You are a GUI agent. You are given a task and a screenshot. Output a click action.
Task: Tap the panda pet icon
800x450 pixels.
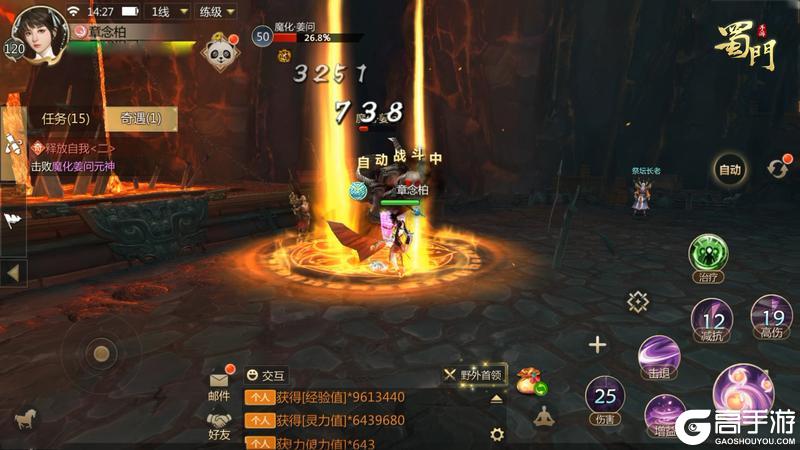[x=219, y=53]
